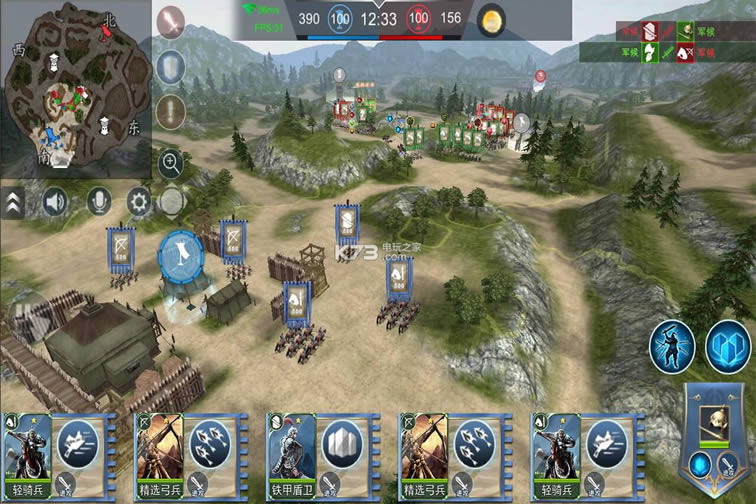Zoom in with the magnifier button

[171, 162]
